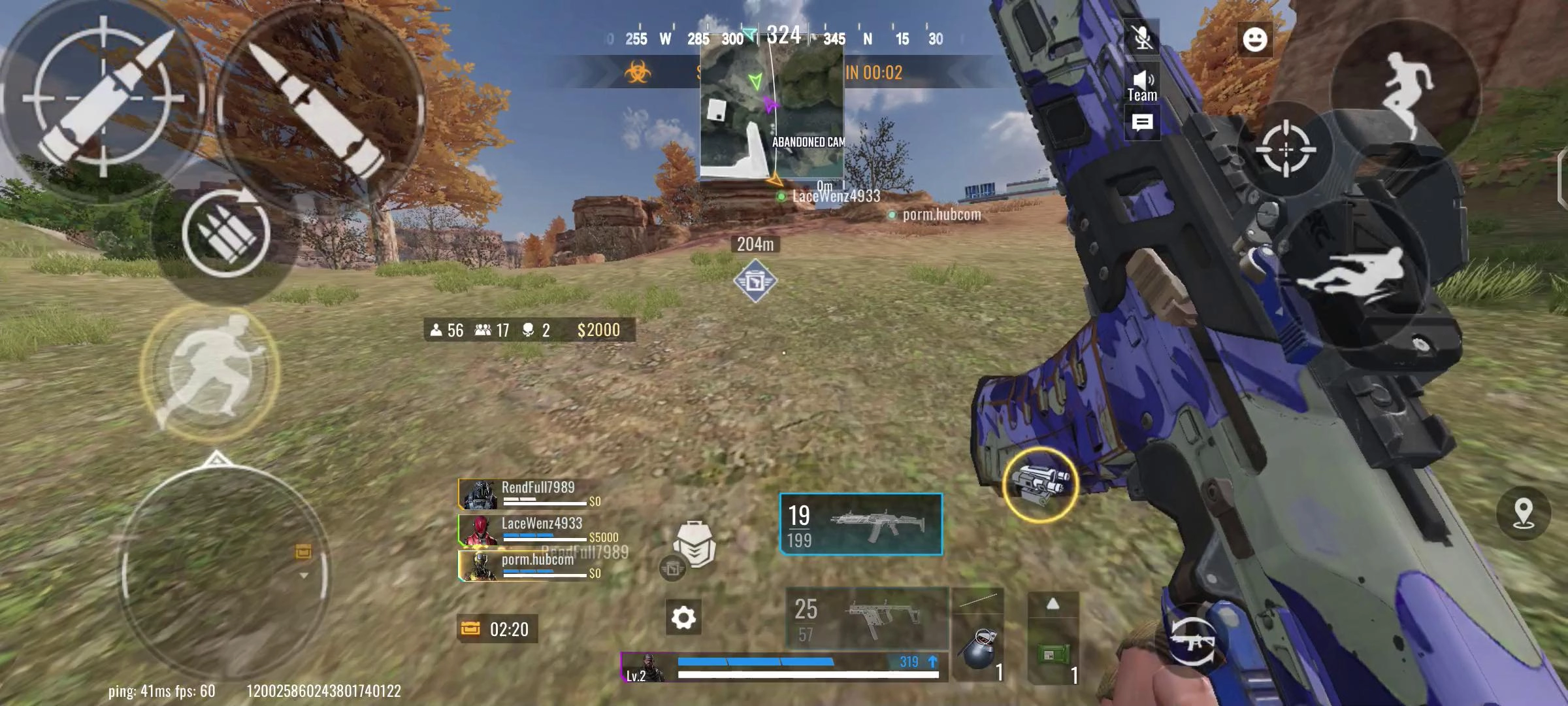The image size is (1568, 706).
Task: Activate the aim-down-sights crosshair button
Action: (1285, 150)
